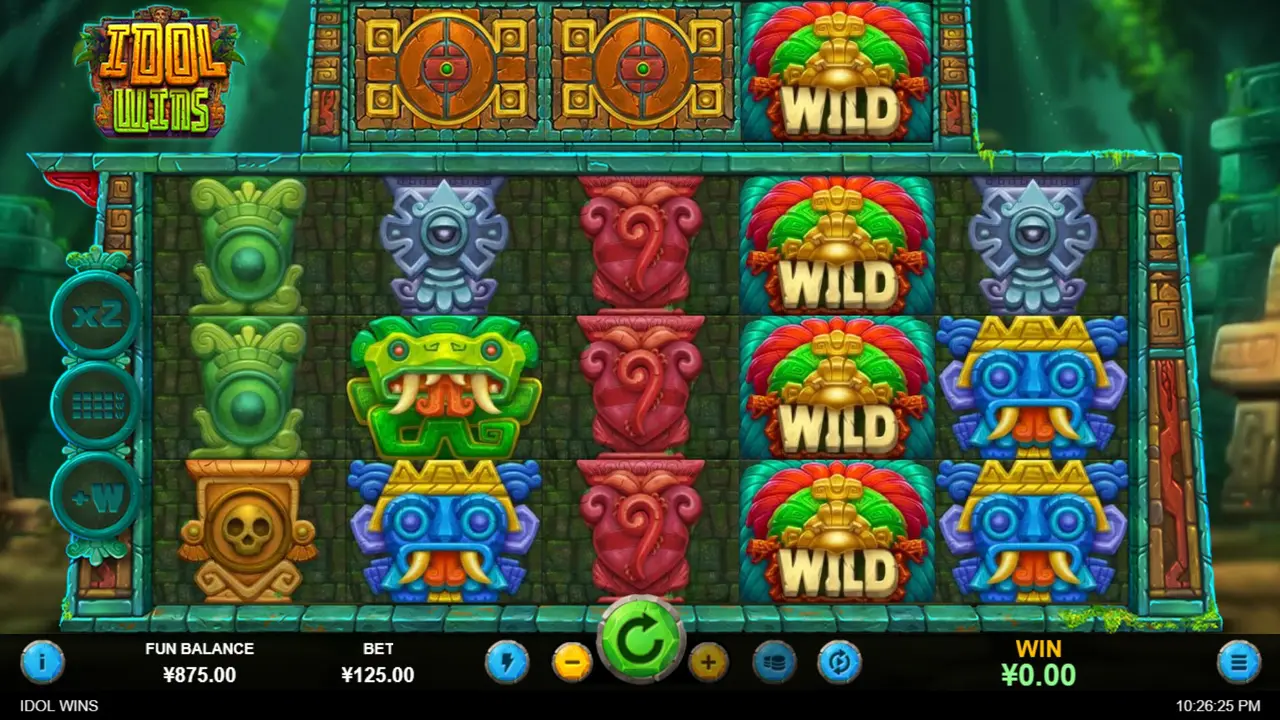
Task: Open the game information panel
Action: tap(42, 661)
